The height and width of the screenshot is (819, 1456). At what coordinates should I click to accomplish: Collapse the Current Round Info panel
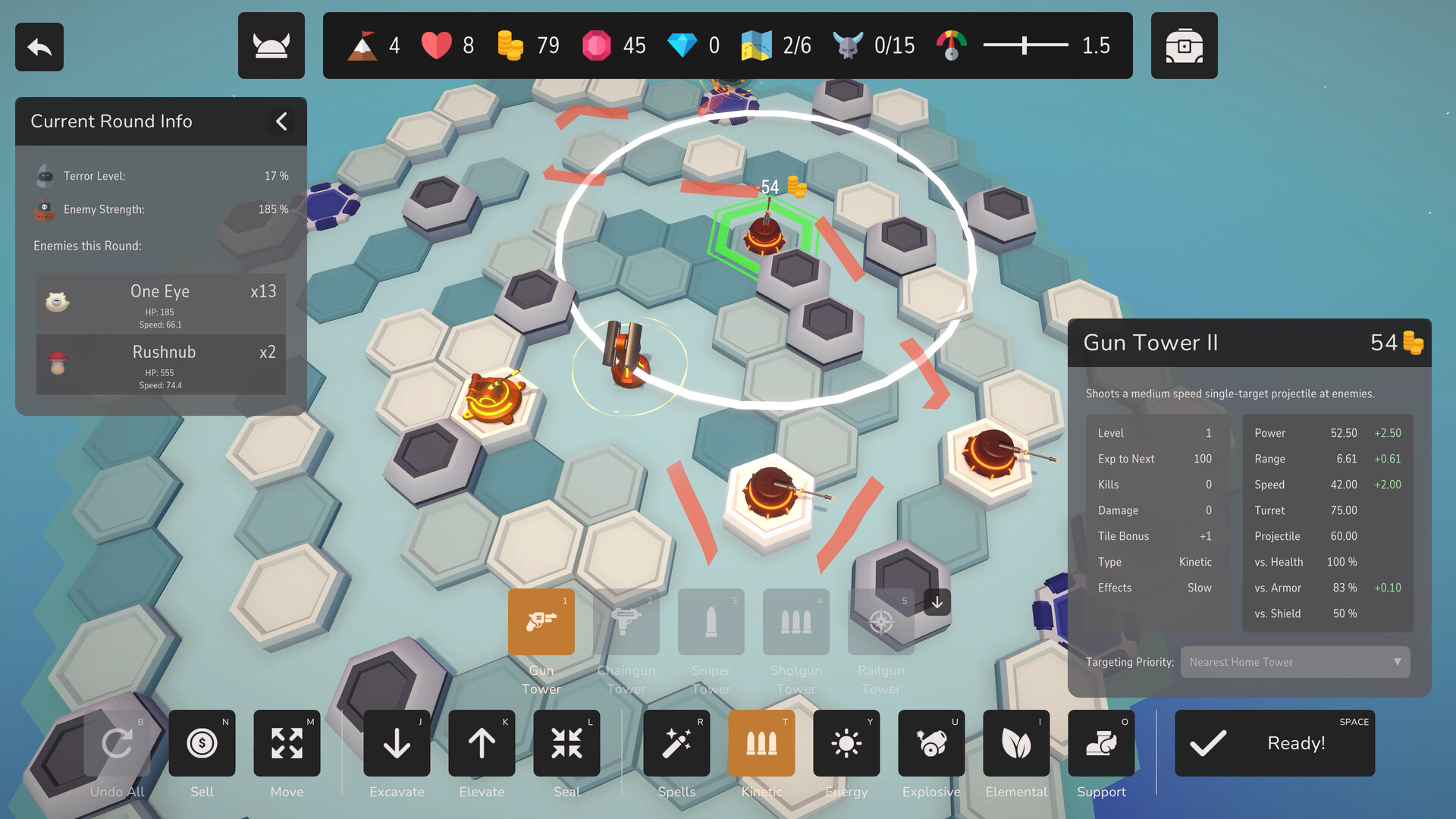[x=281, y=121]
